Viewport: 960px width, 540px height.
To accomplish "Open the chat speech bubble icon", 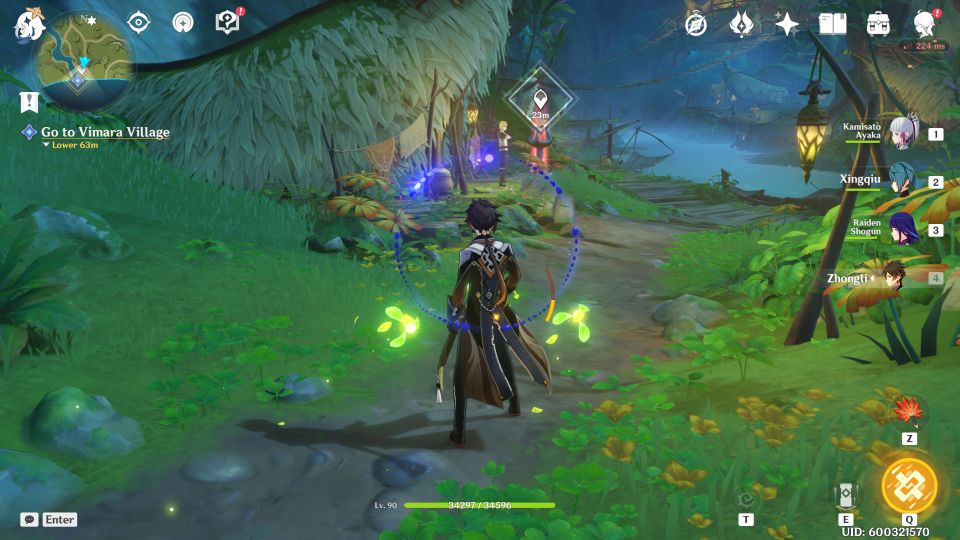I will 29,519.
